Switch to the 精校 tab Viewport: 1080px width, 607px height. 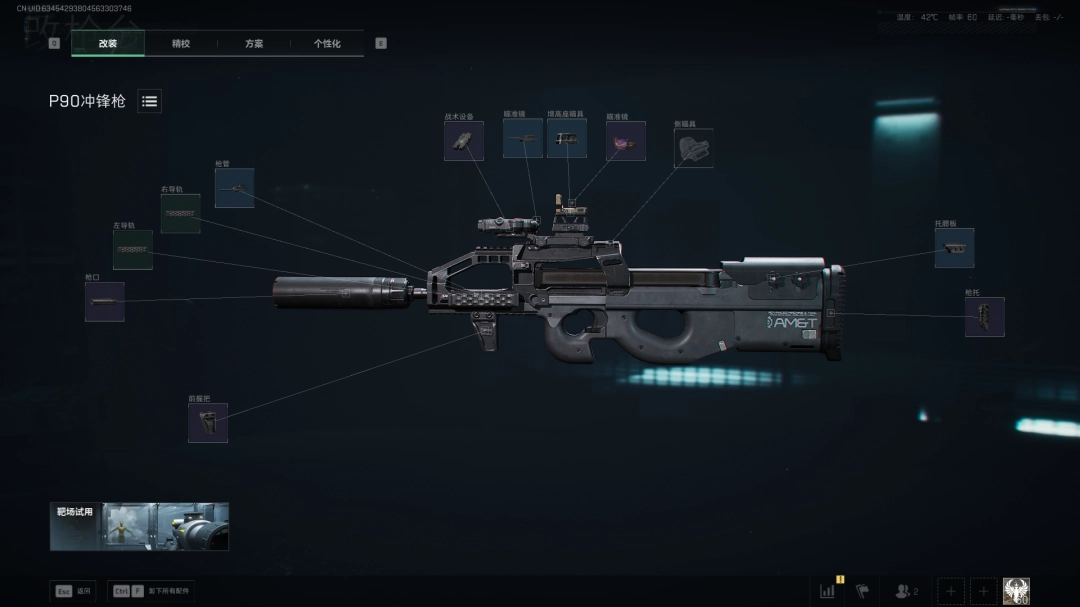click(181, 44)
